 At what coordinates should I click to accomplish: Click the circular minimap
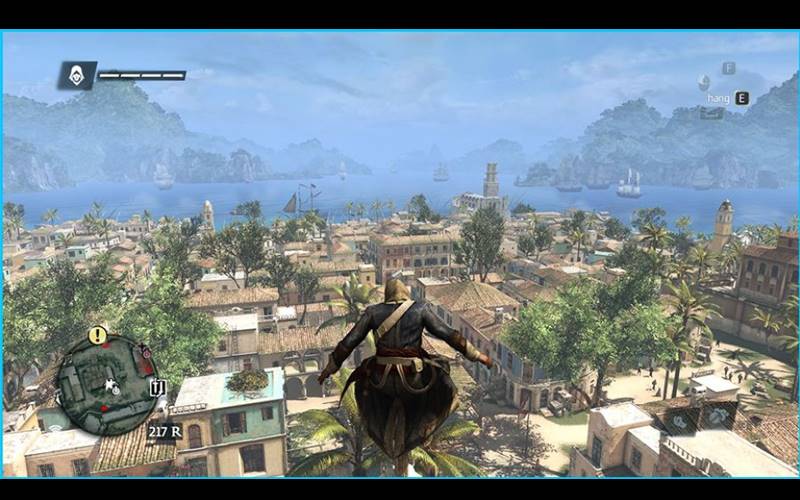click(x=106, y=384)
